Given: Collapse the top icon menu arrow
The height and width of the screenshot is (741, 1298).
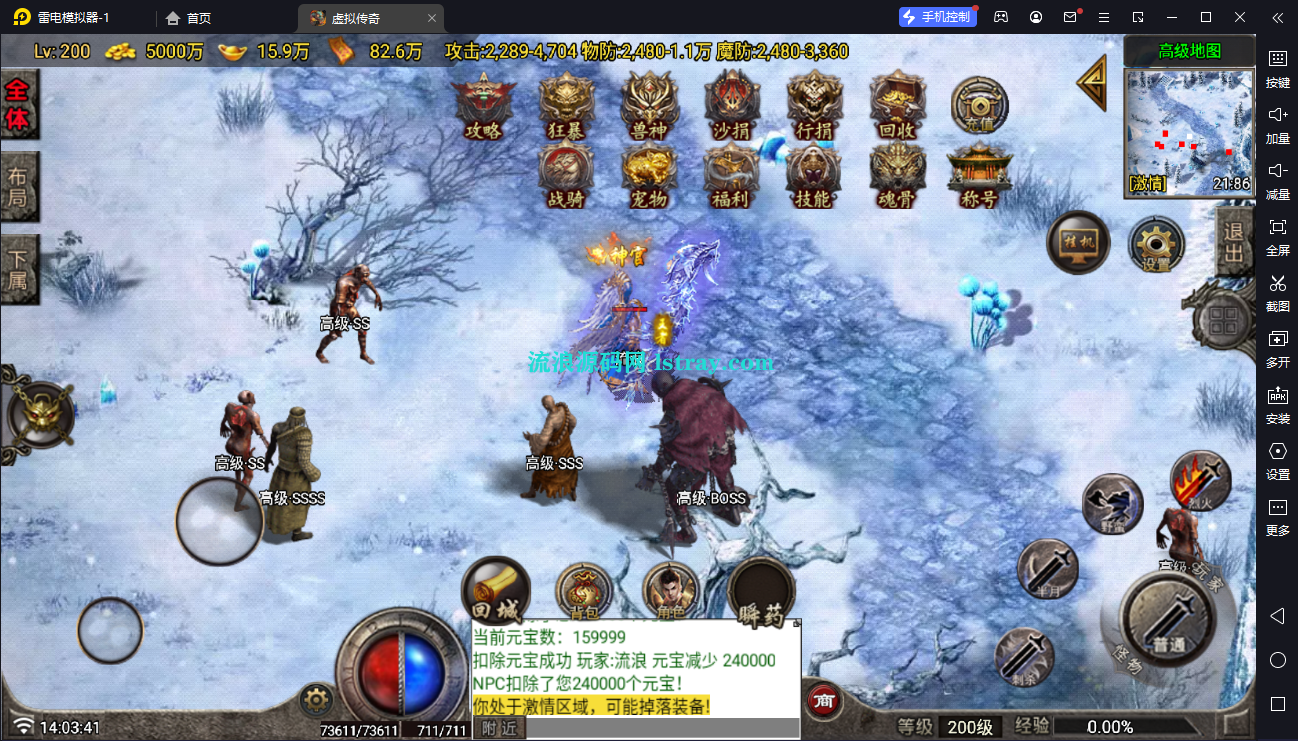Looking at the screenshot, I should tap(1093, 82).
